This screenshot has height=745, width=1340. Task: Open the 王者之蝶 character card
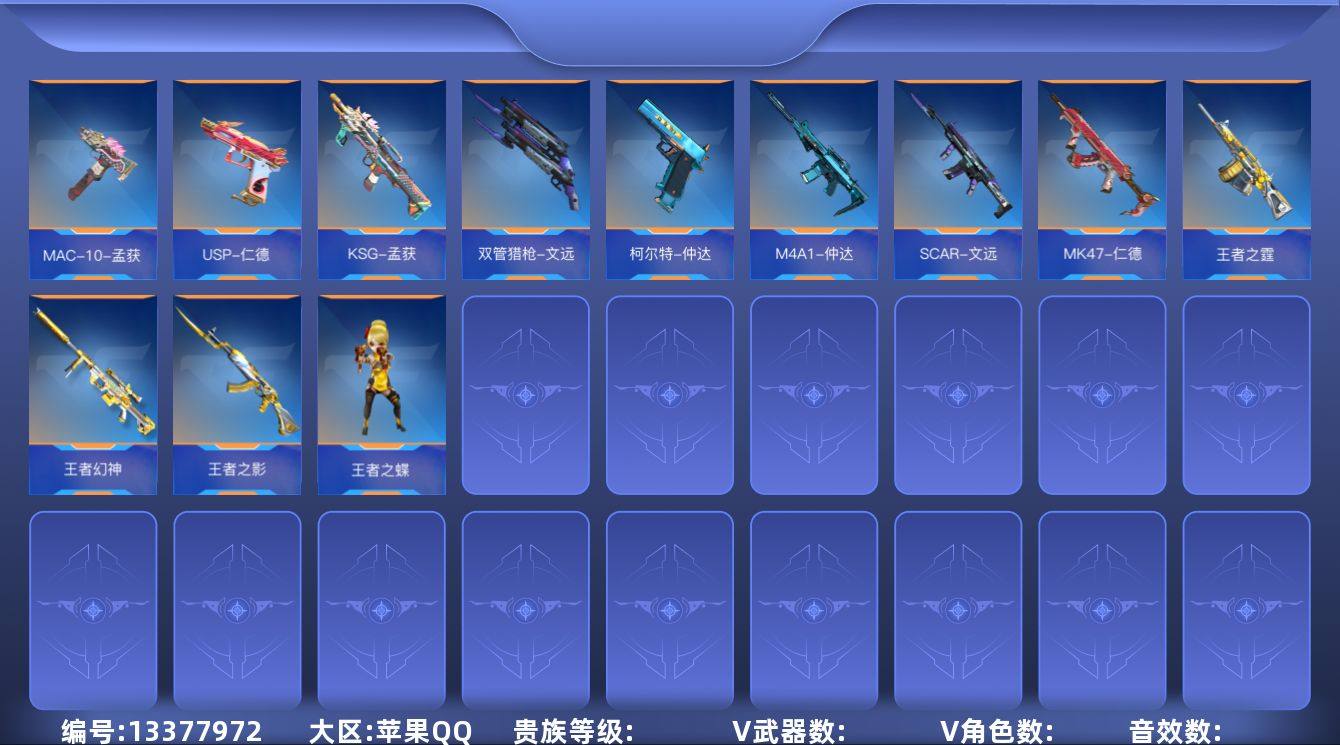point(381,390)
